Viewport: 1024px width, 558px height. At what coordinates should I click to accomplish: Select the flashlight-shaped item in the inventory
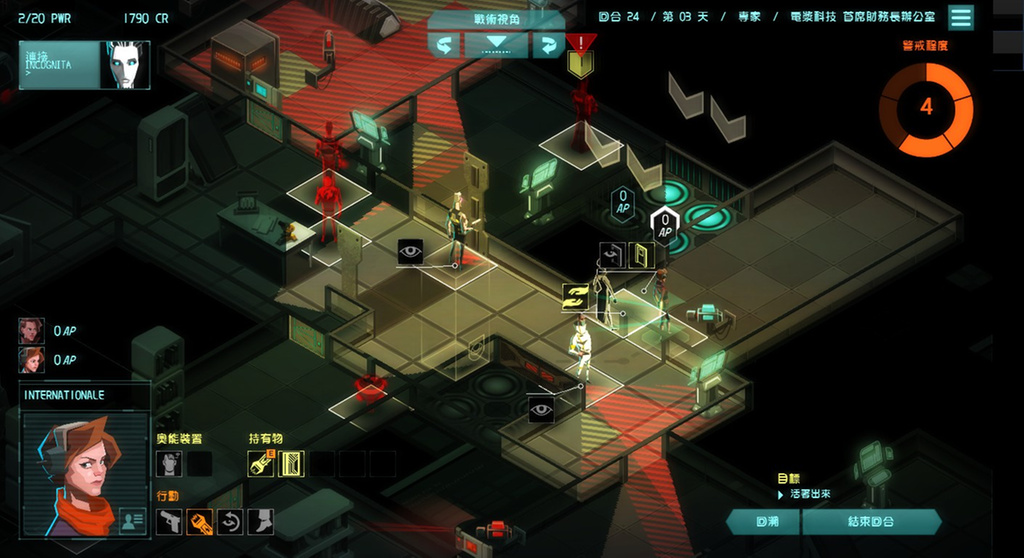(x=261, y=463)
